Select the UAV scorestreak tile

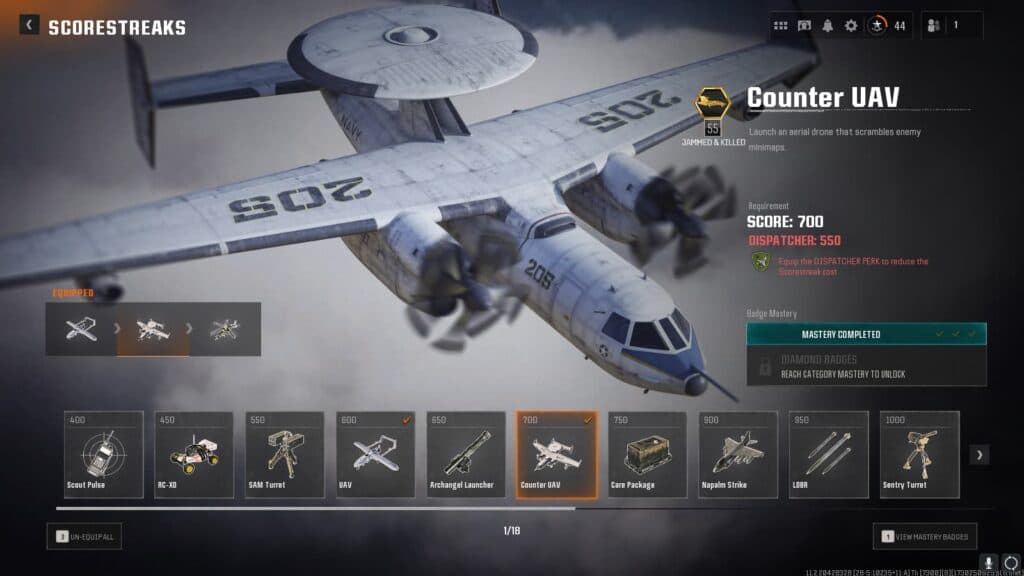tap(375, 454)
